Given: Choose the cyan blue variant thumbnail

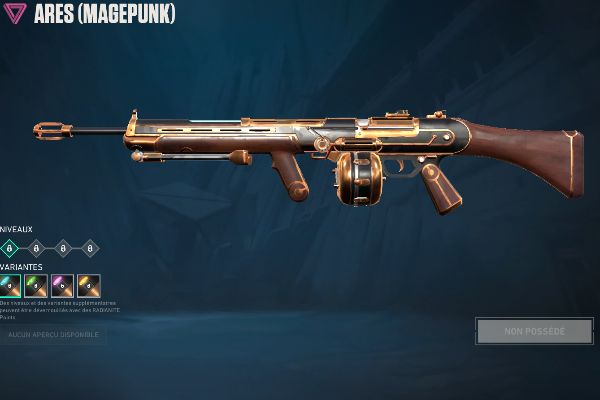Looking at the screenshot, I should pyautogui.click(x=10, y=286).
